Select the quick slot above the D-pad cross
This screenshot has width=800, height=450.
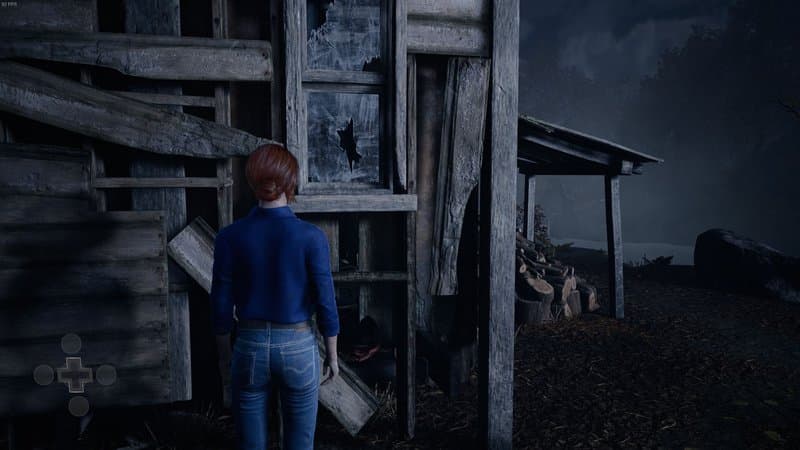tap(71, 344)
